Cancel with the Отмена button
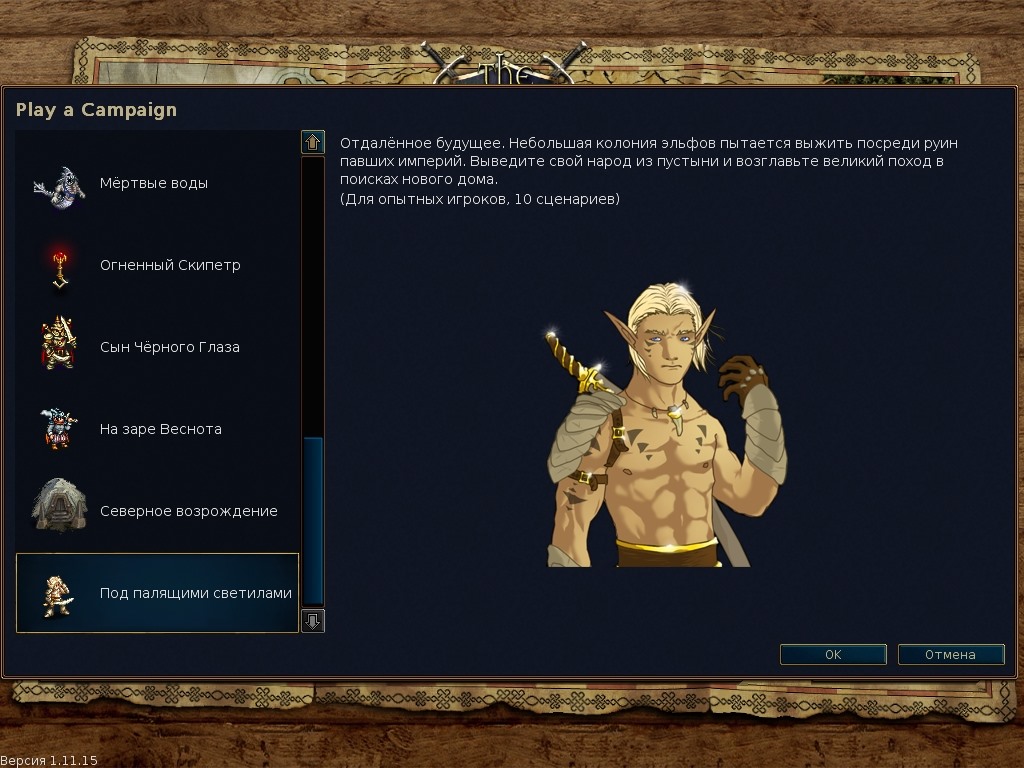1024x768 pixels. click(x=950, y=655)
